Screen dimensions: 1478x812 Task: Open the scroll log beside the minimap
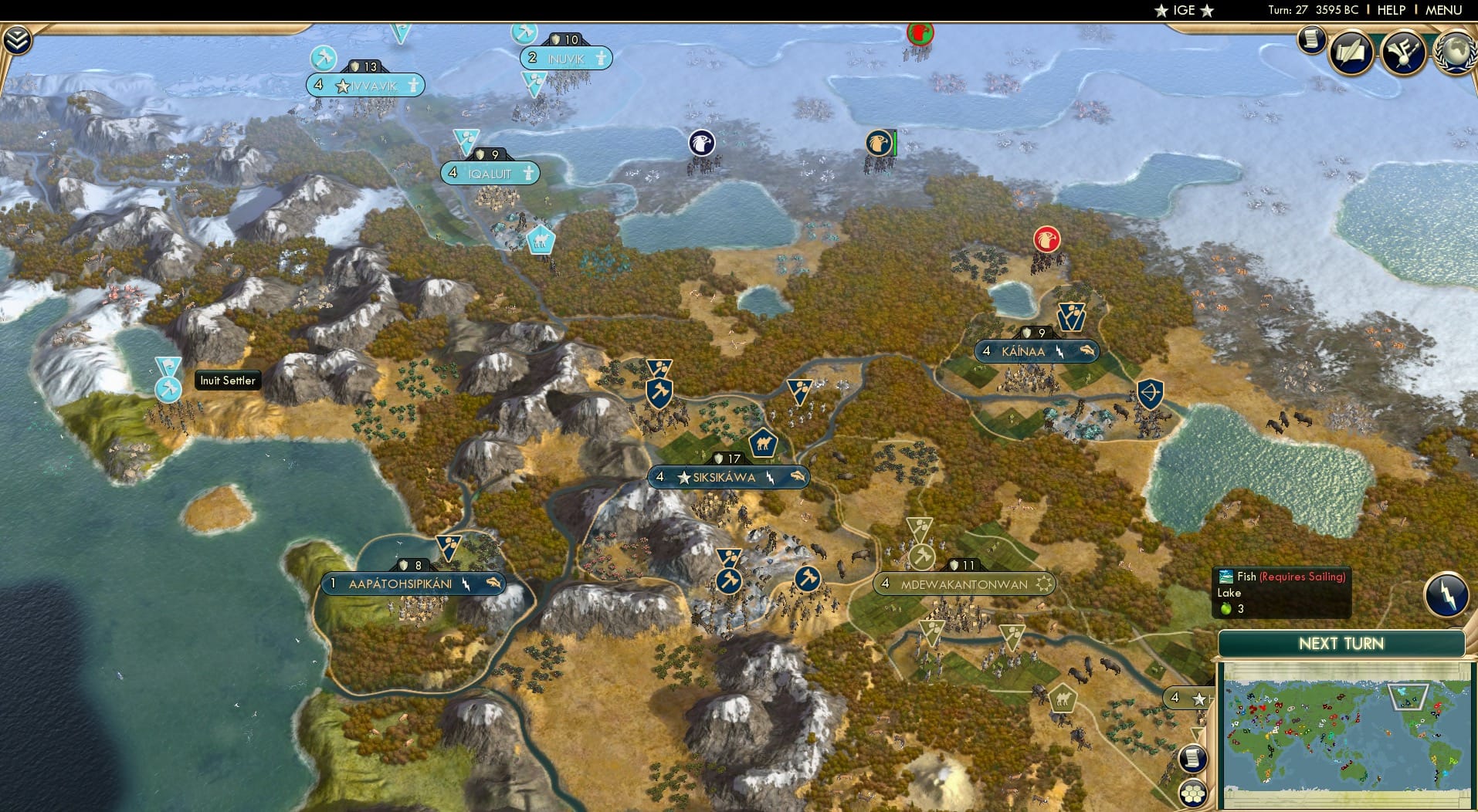click(1193, 758)
